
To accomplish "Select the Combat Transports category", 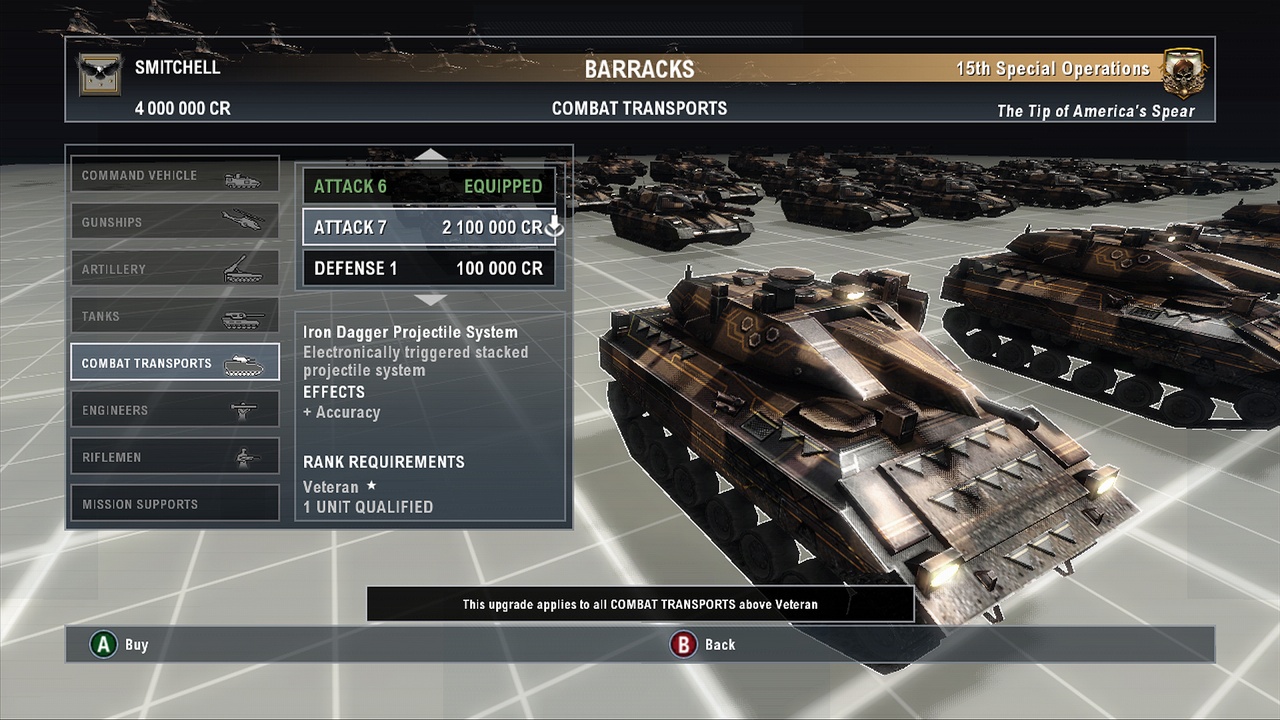I will (x=174, y=363).
